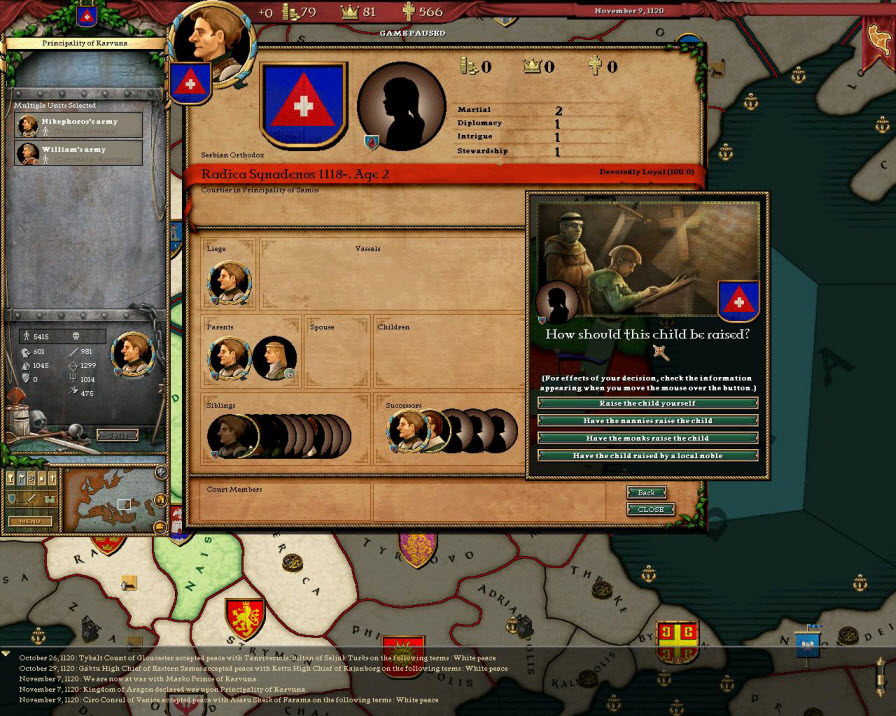Click the Back button on character panel
Image resolution: width=896 pixels, height=716 pixels.
[646, 493]
